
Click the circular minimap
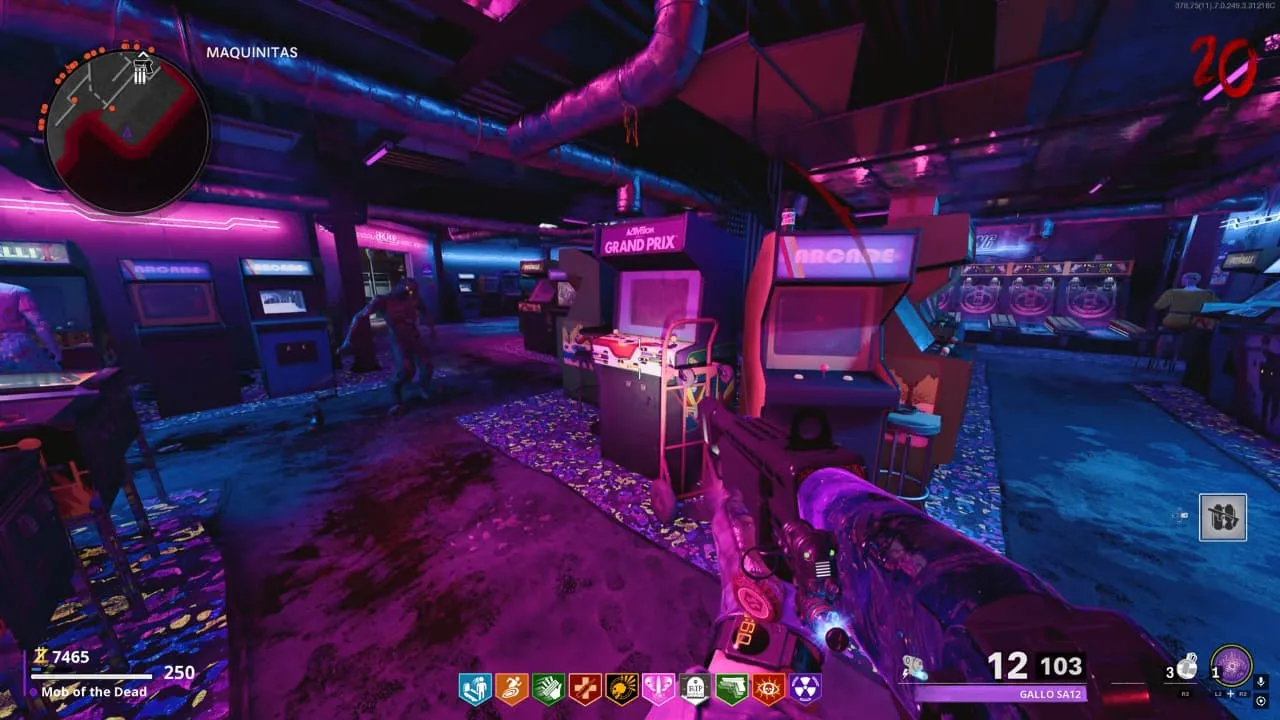point(127,131)
